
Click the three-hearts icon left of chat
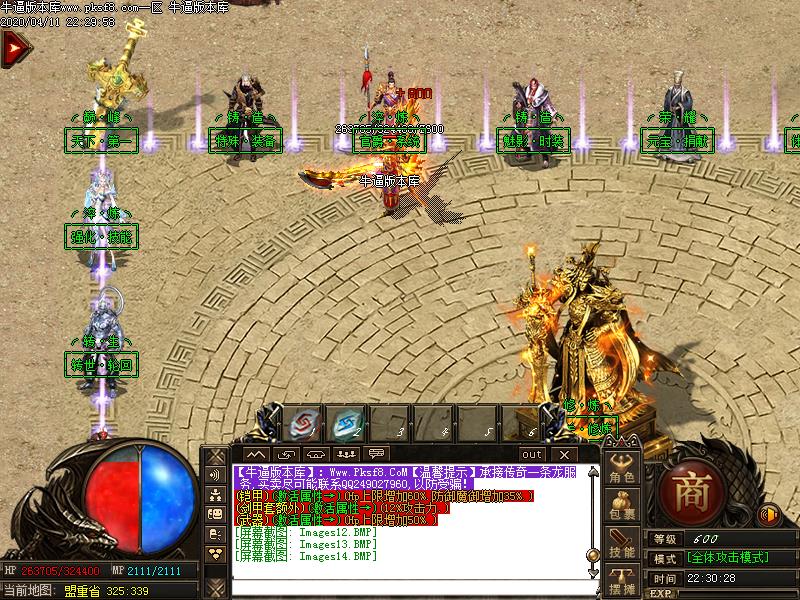tap(215, 553)
